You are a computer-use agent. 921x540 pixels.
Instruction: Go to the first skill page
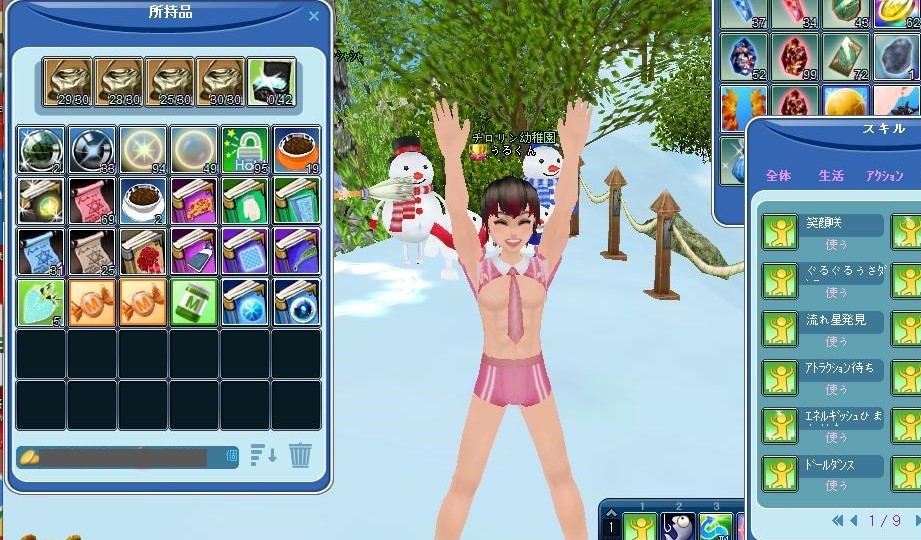pyautogui.click(x=837, y=520)
